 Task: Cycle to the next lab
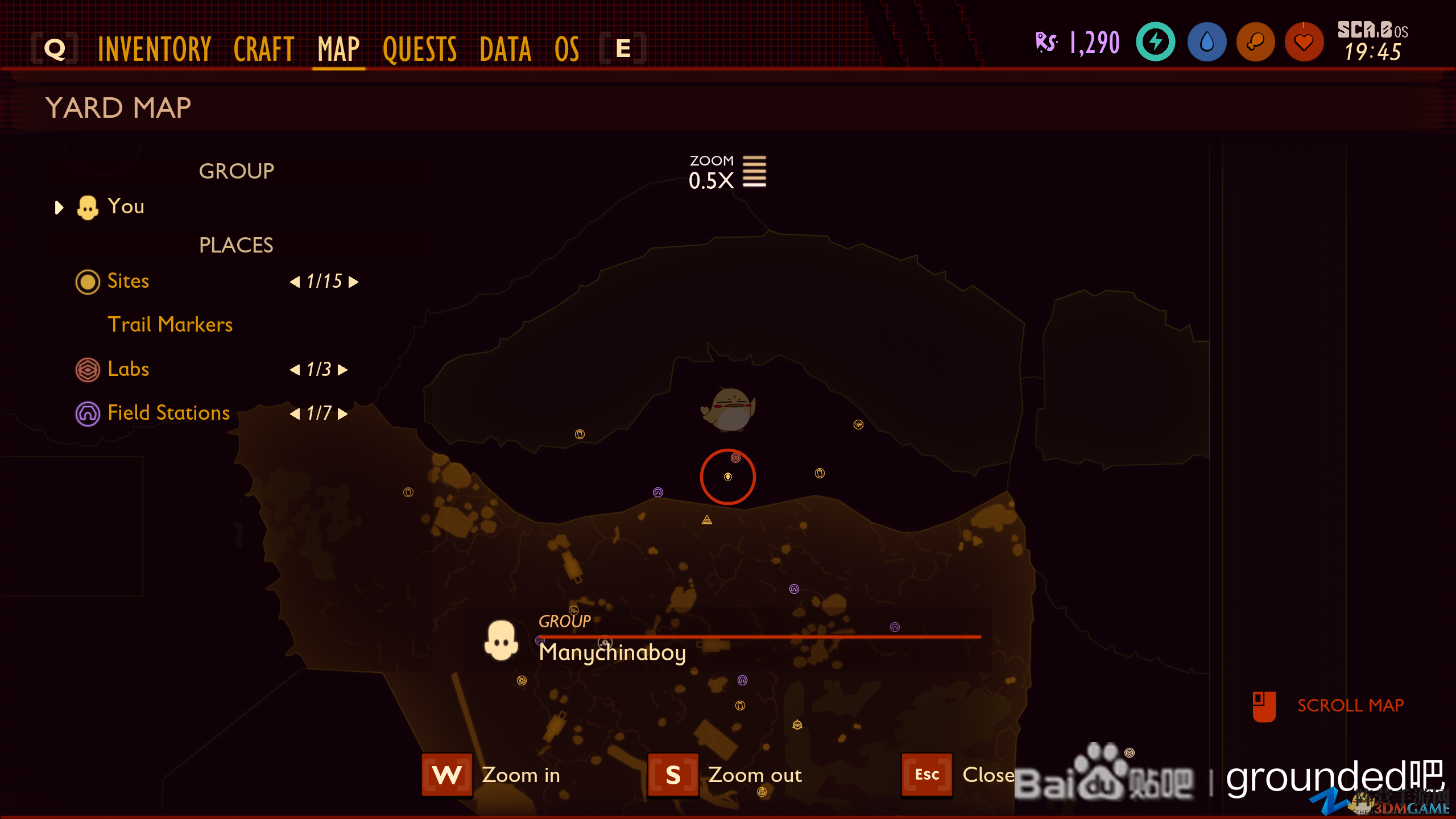342,370
